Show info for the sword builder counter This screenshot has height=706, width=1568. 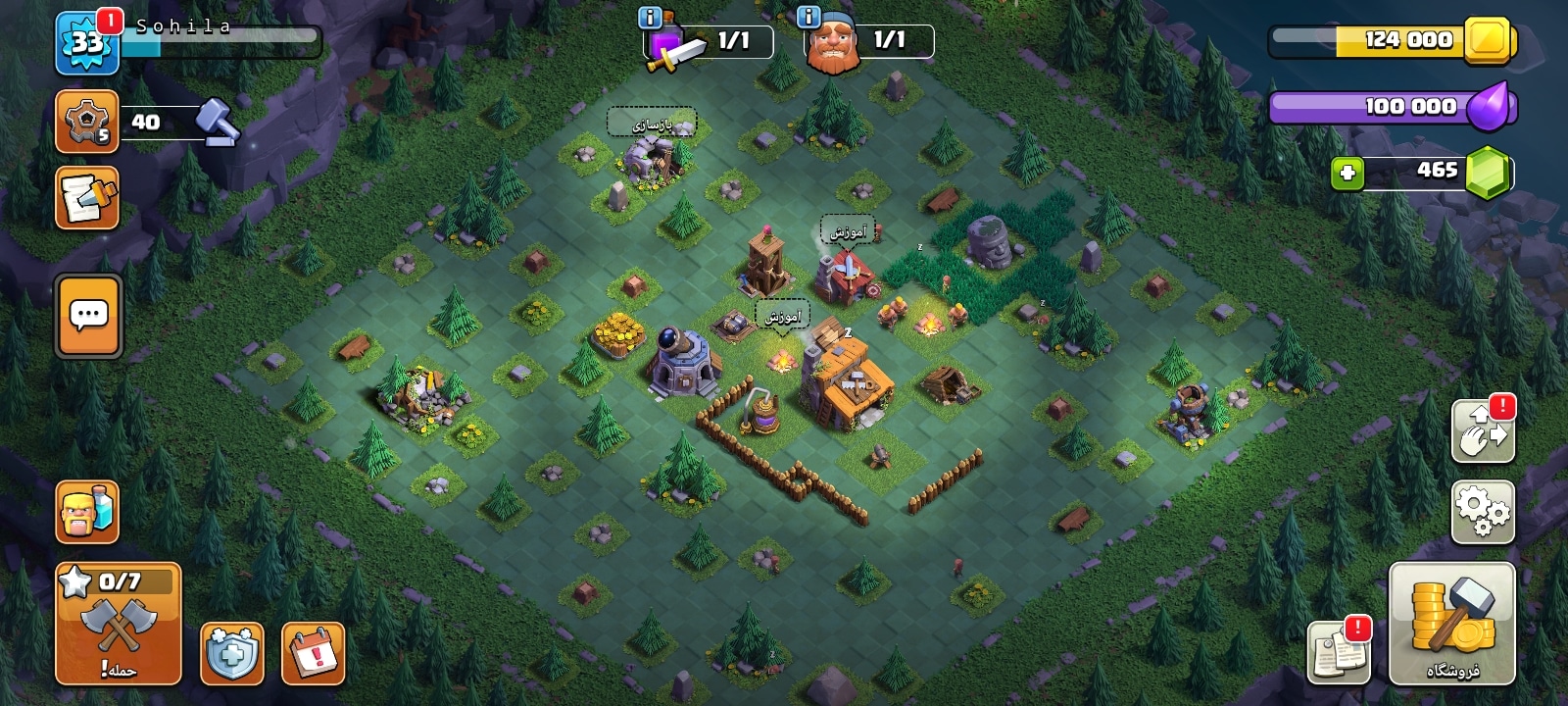(x=650, y=18)
